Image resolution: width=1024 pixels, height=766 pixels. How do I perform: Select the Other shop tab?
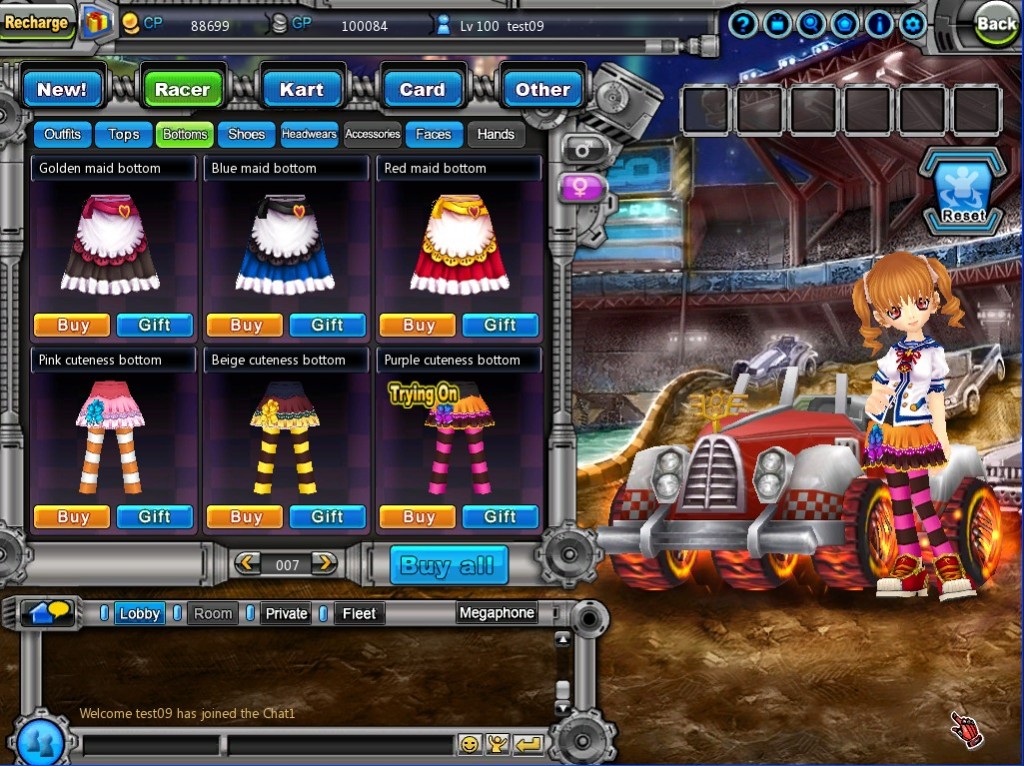pyautogui.click(x=542, y=89)
